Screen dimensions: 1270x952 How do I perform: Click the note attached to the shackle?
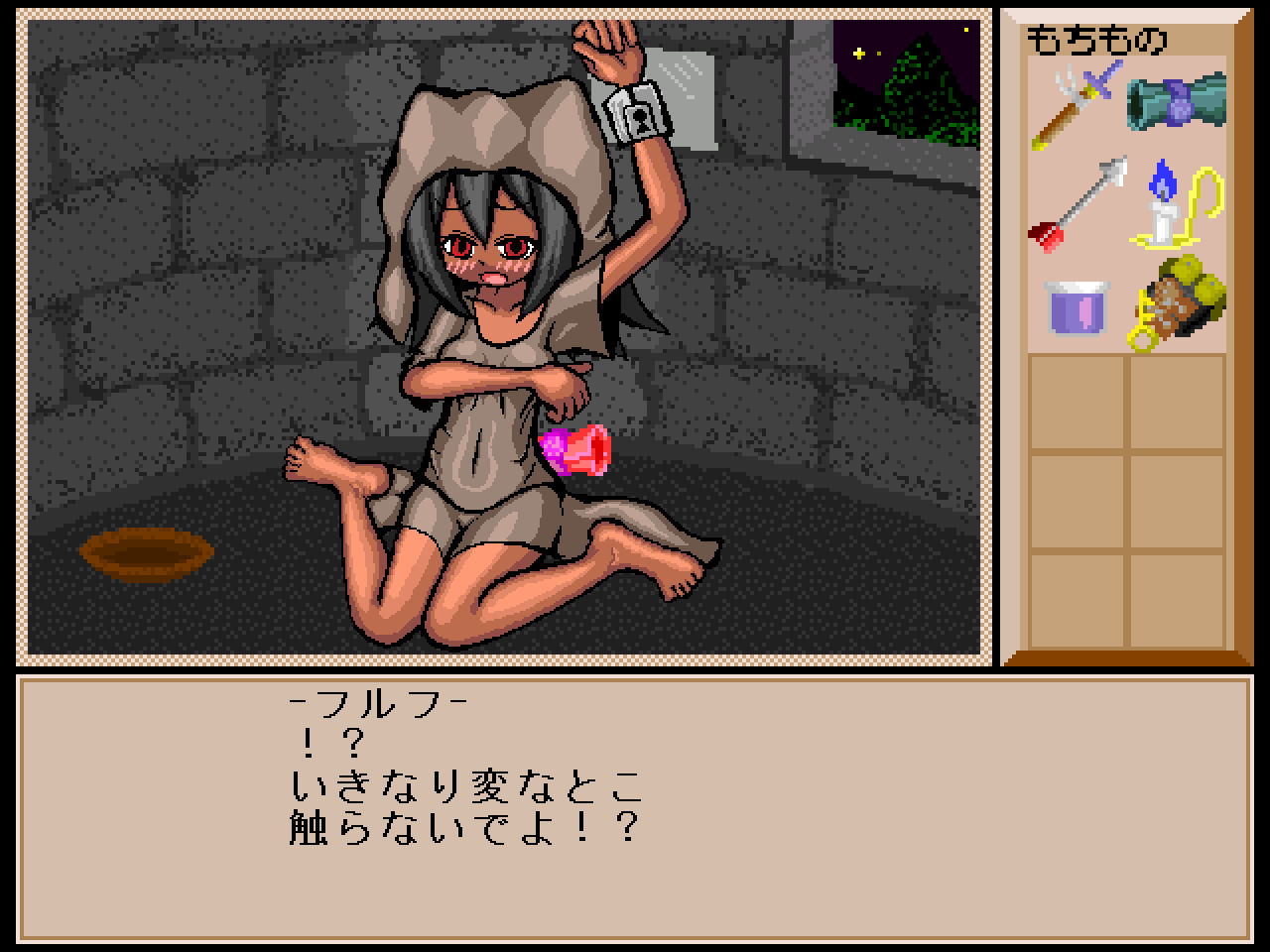click(695, 94)
